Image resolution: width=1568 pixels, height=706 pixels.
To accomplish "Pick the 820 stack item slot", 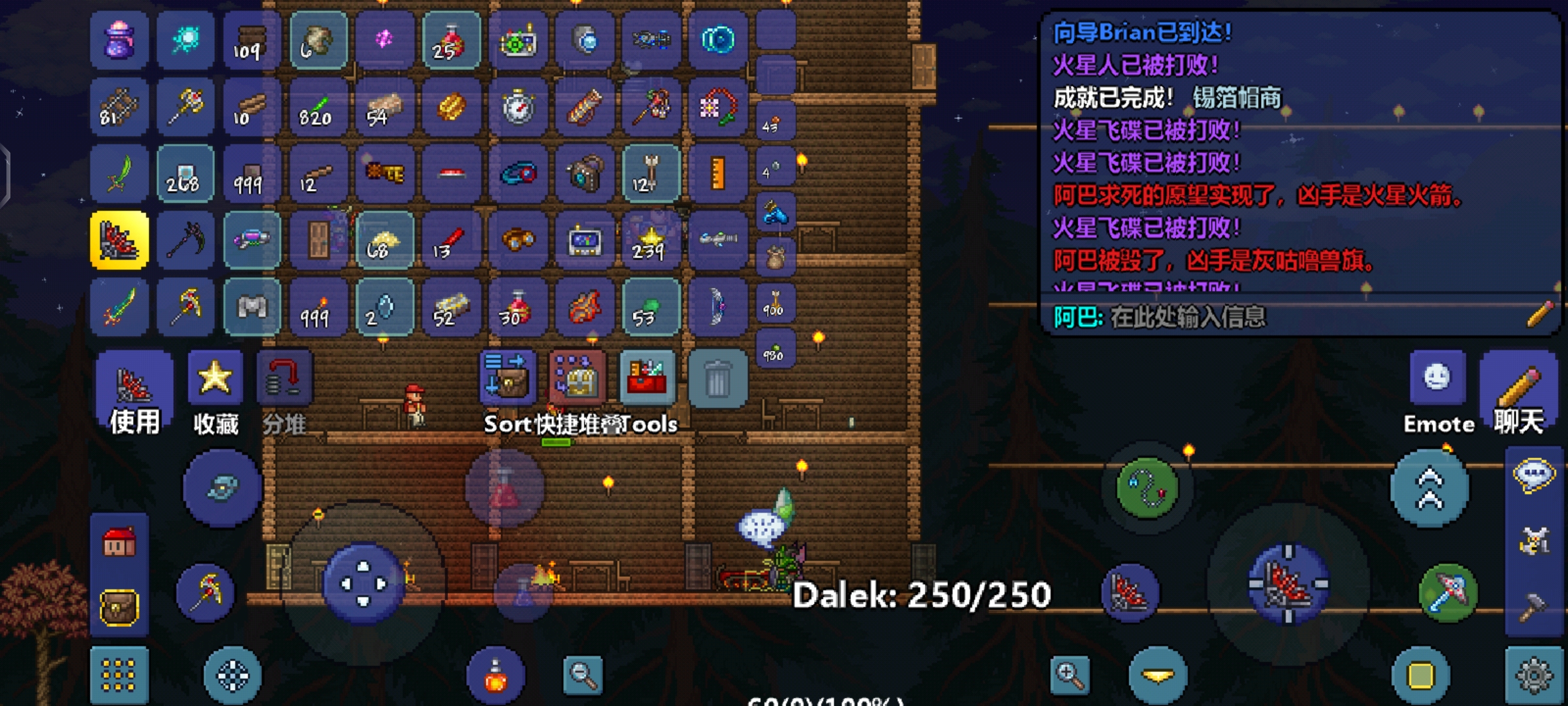I will 318,107.
